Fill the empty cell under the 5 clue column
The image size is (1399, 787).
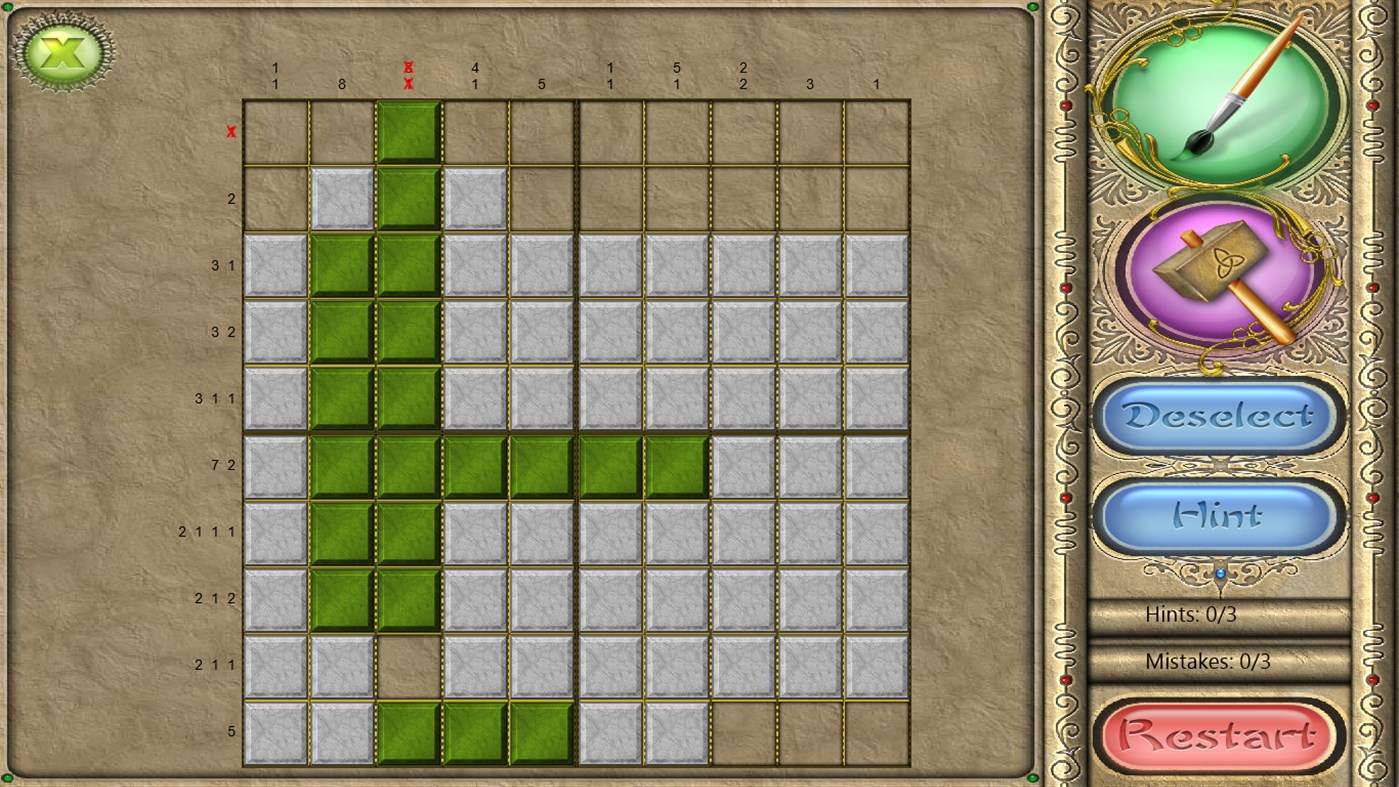coord(541,131)
